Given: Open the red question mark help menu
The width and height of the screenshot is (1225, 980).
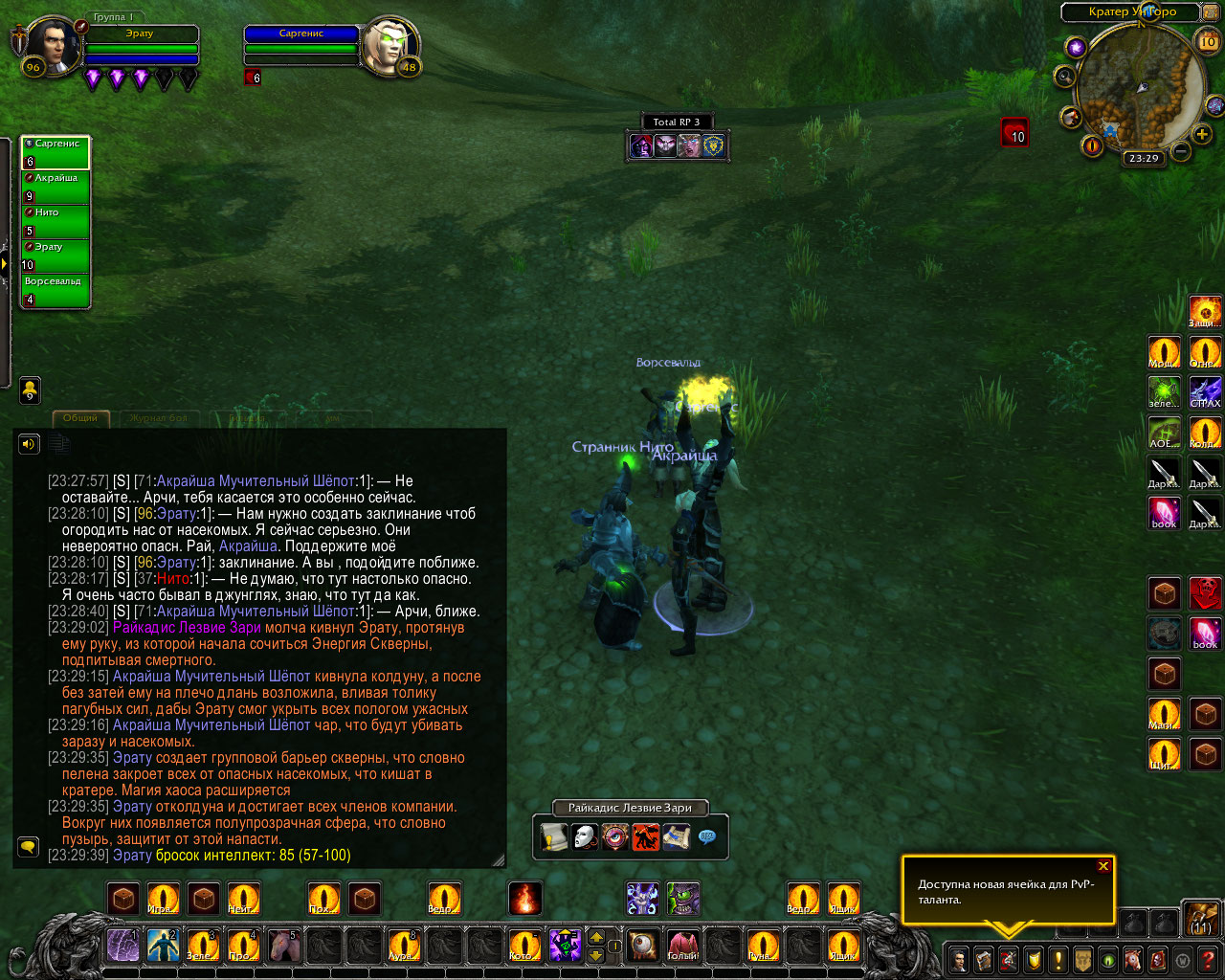Looking at the screenshot, I should point(1209,958).
